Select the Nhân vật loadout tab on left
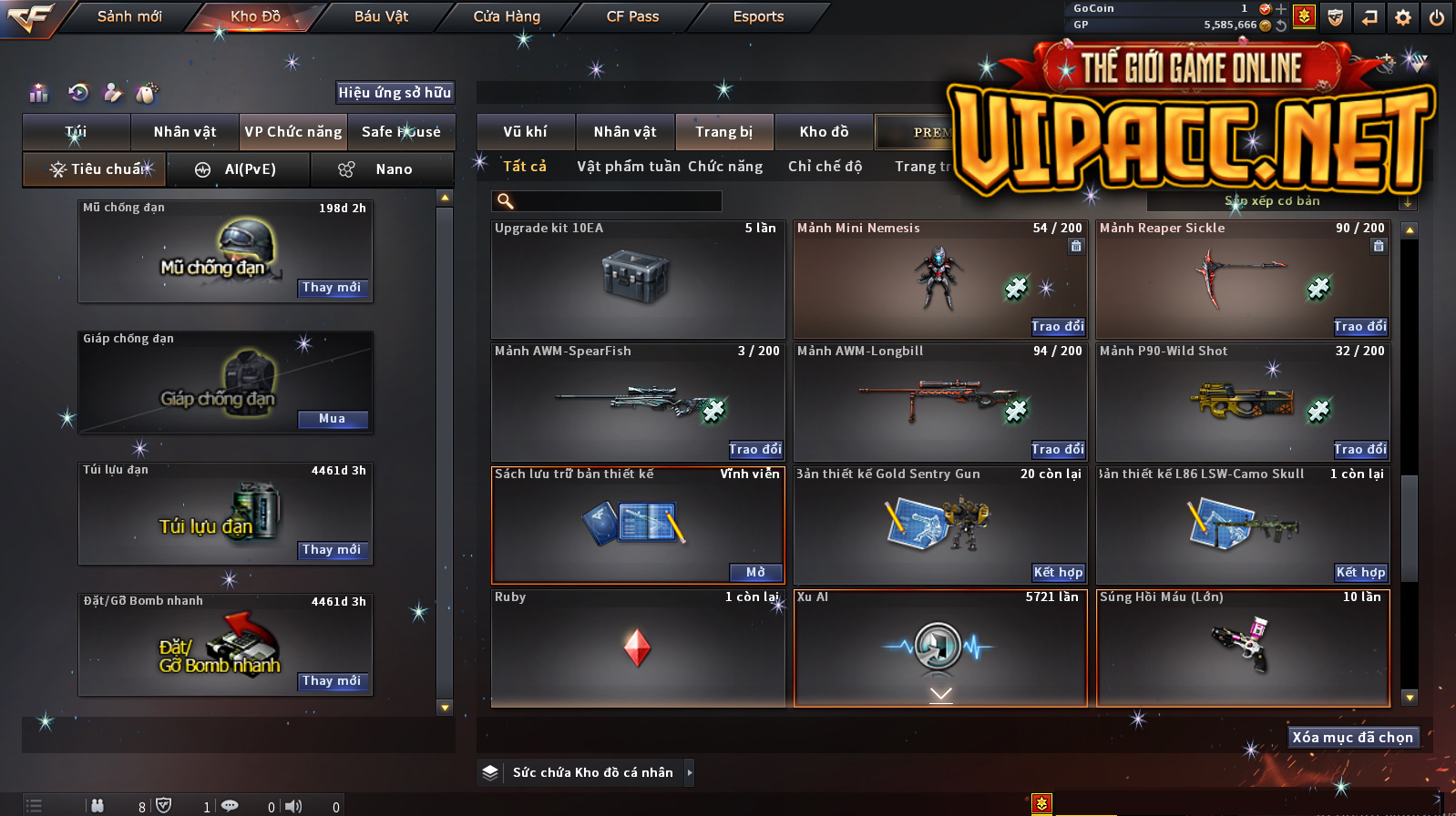 click(185, 132)
